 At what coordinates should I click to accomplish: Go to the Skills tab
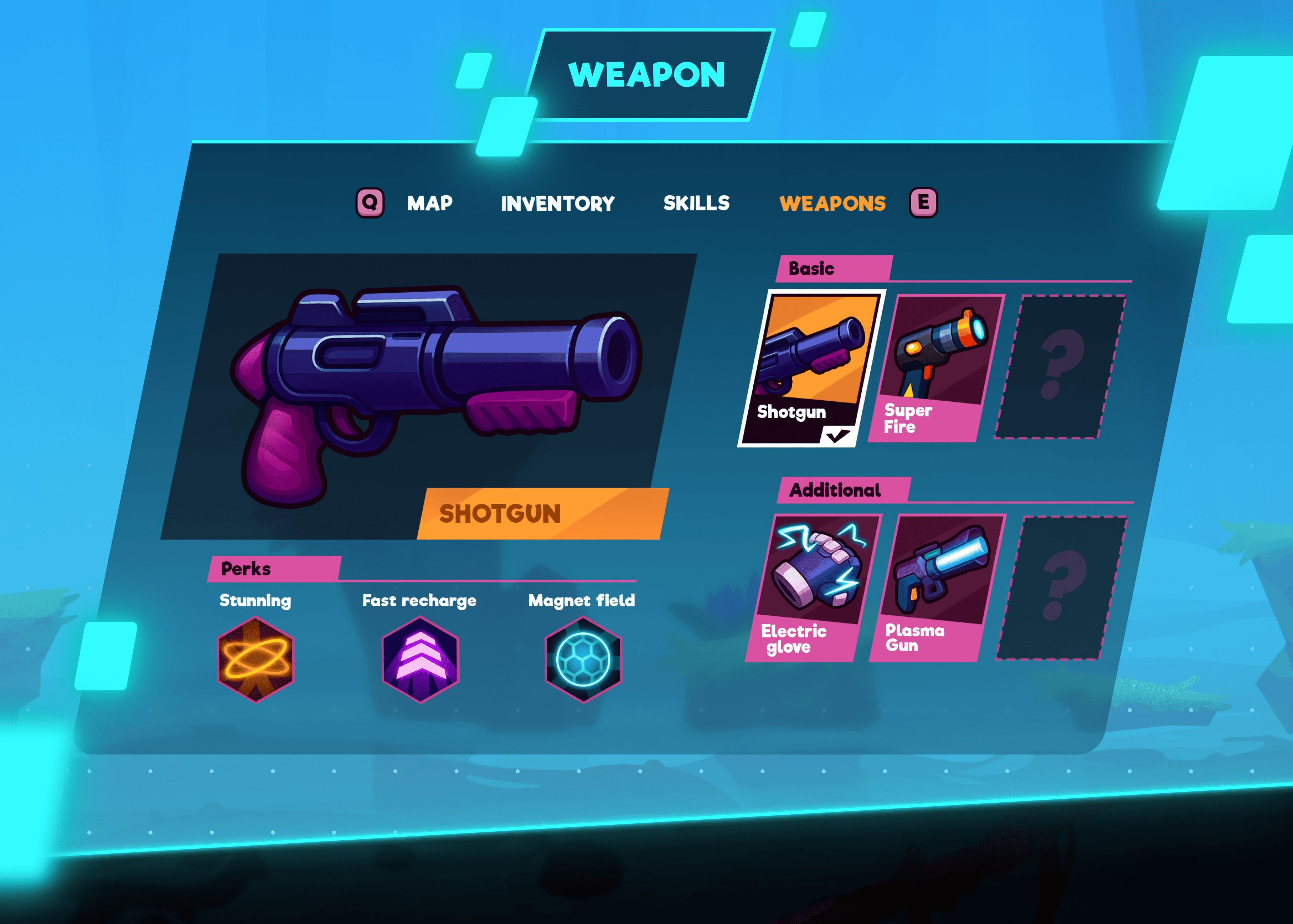point(696,203)
